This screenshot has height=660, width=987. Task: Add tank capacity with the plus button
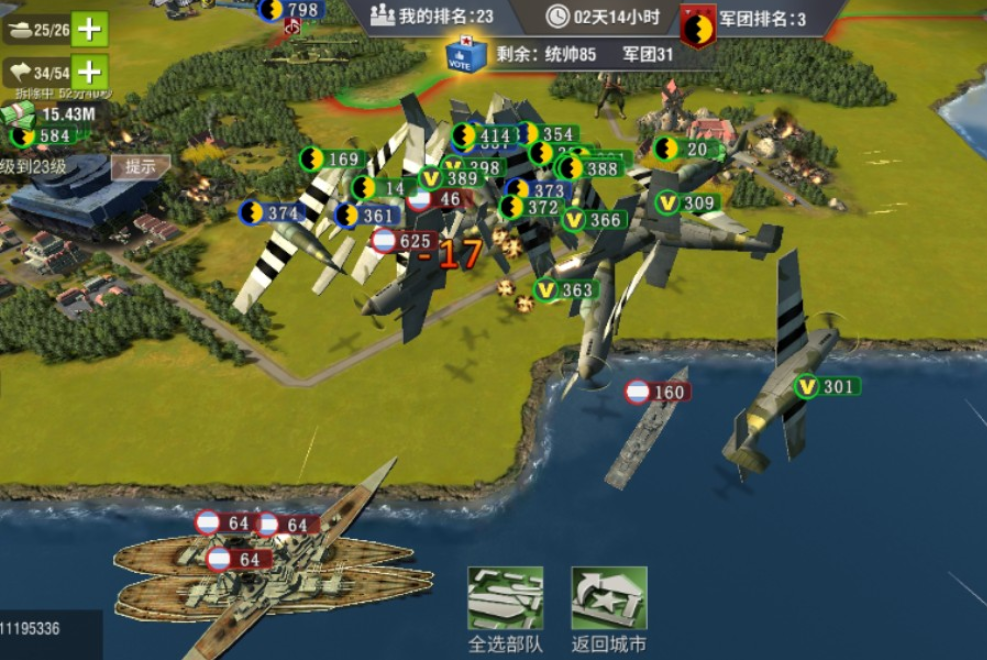click(x=90, y=29)
